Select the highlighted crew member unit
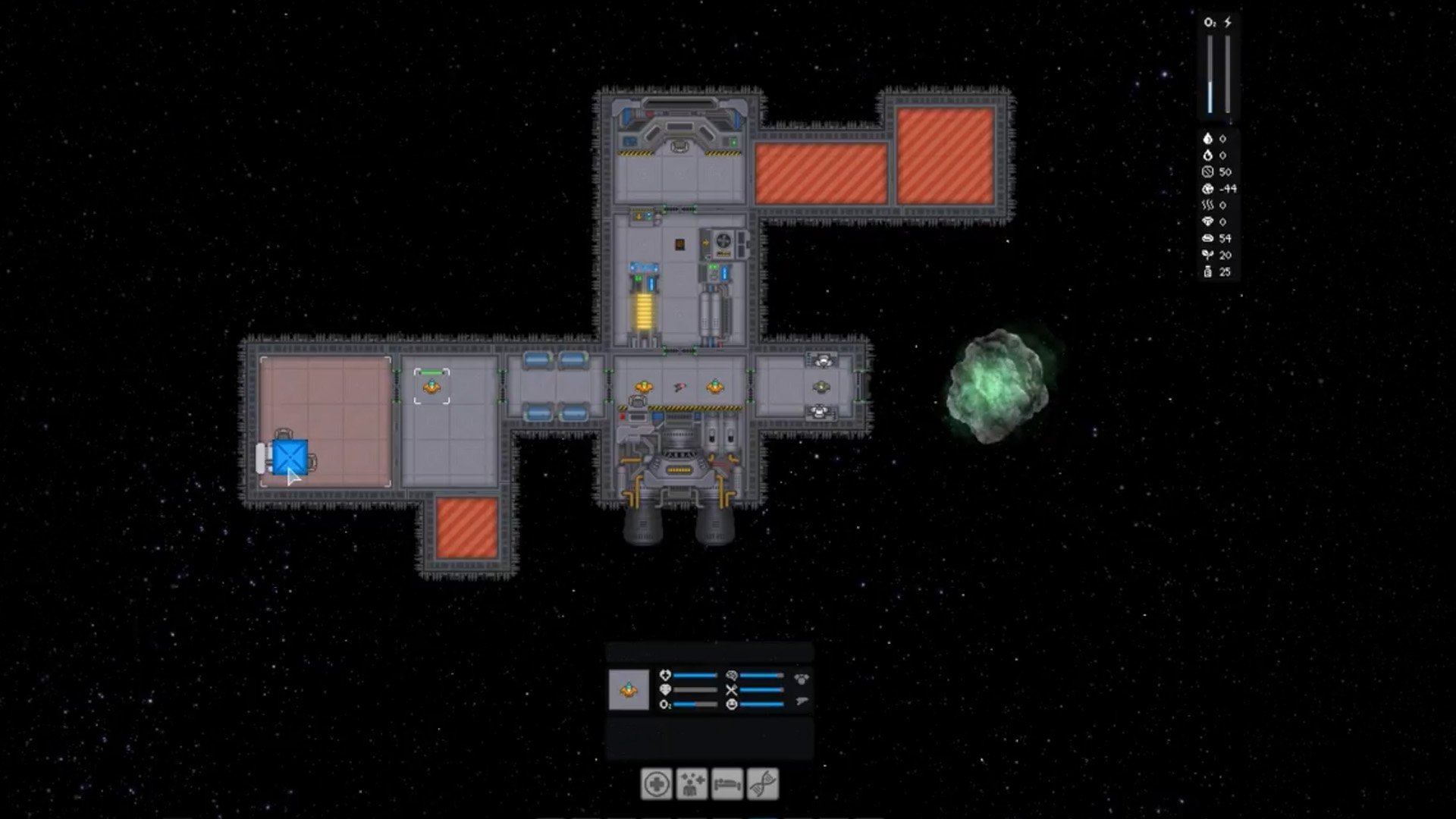The image size is (1456, 819). pos(431,387)
